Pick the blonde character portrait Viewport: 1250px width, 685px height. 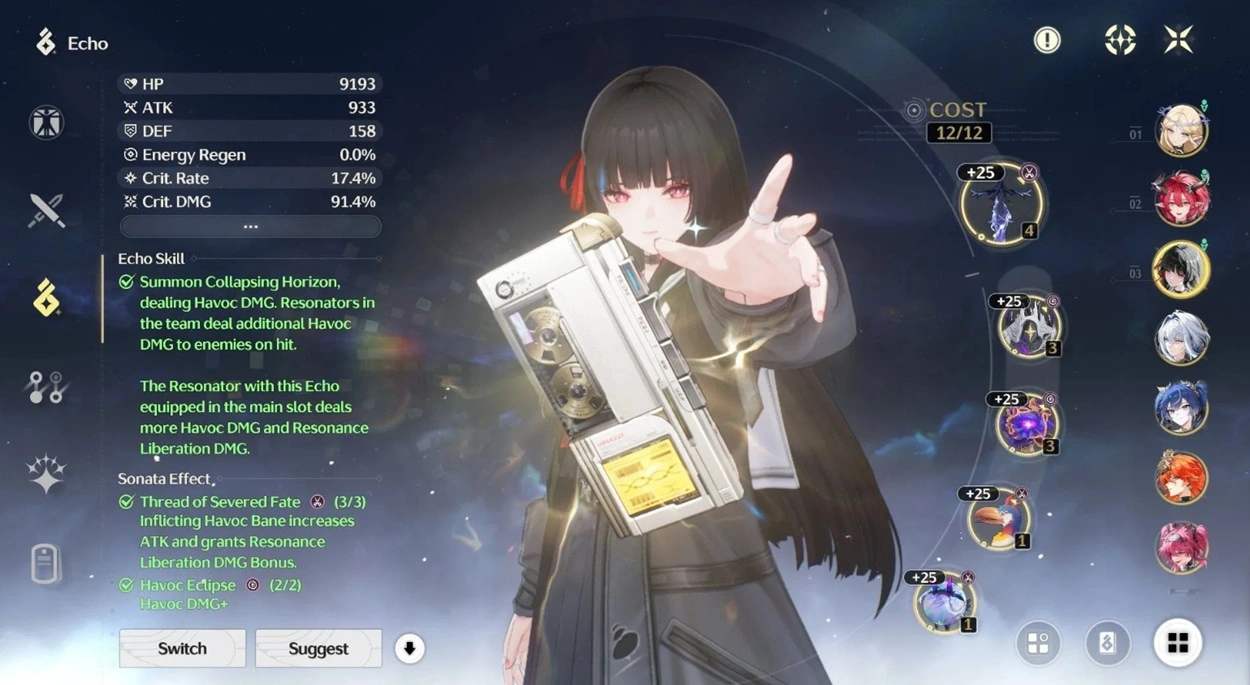[x=1181, y=130]
